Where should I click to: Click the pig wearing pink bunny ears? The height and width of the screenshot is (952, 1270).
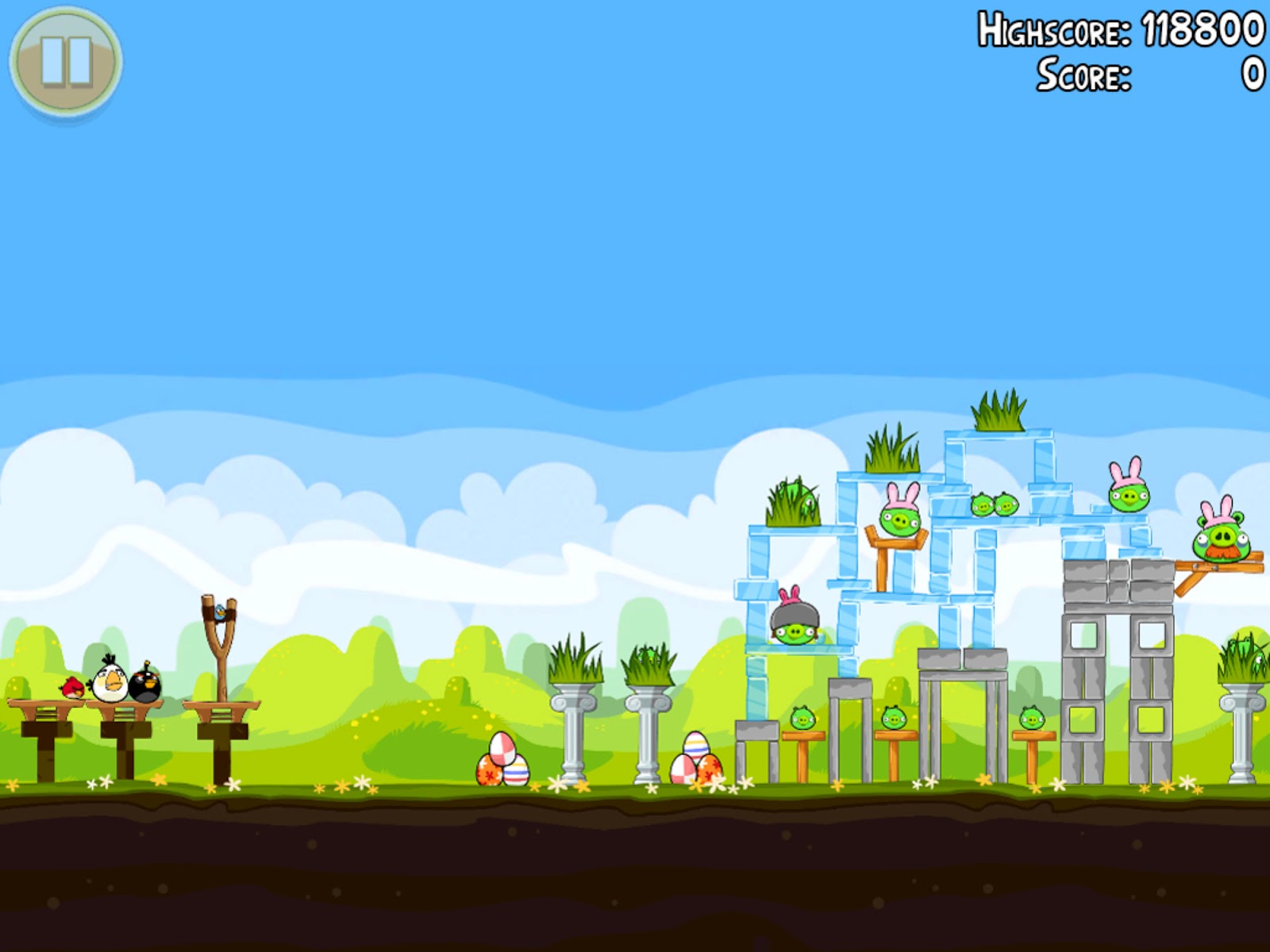tap(899, 520)
